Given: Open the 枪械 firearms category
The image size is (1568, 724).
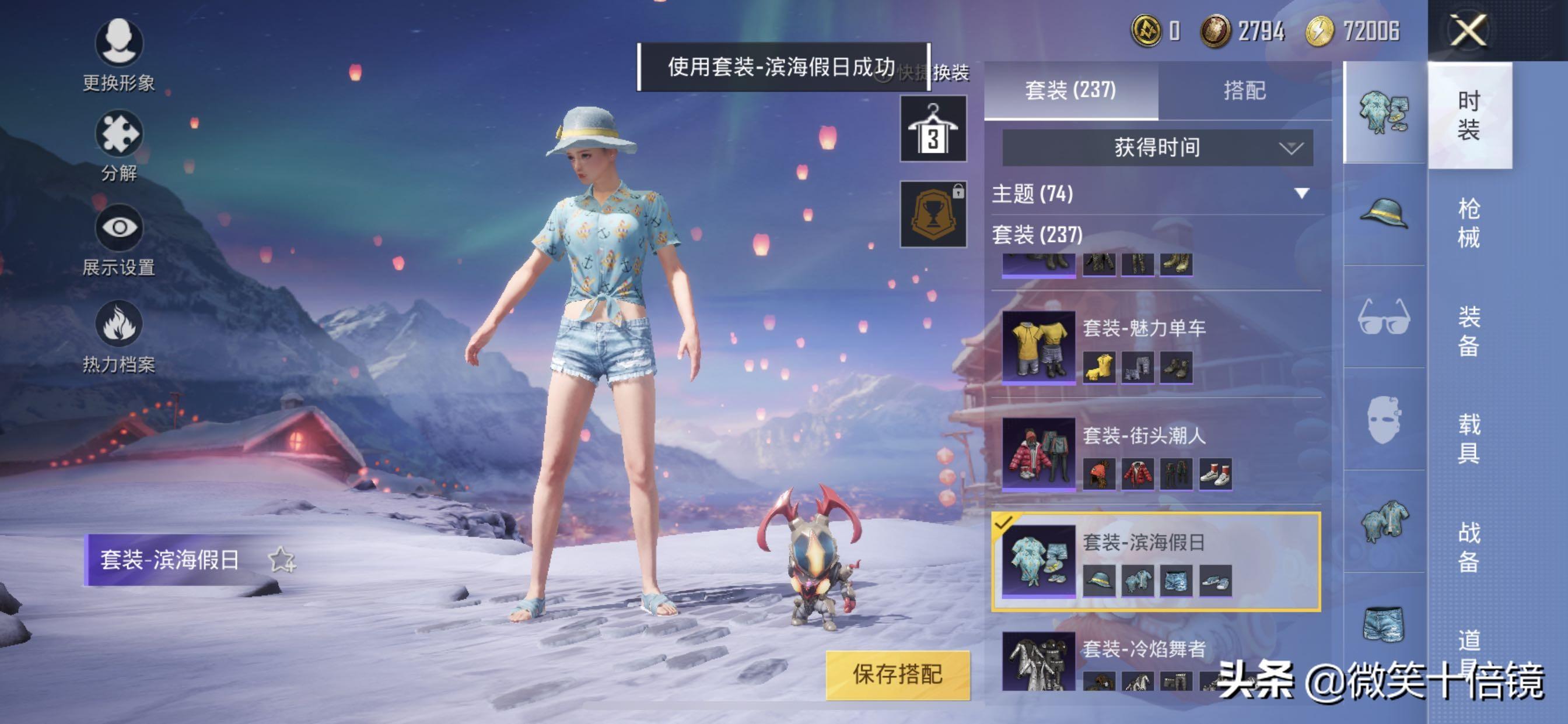Looking at the screenshot, I should (x=1468, y=223).
